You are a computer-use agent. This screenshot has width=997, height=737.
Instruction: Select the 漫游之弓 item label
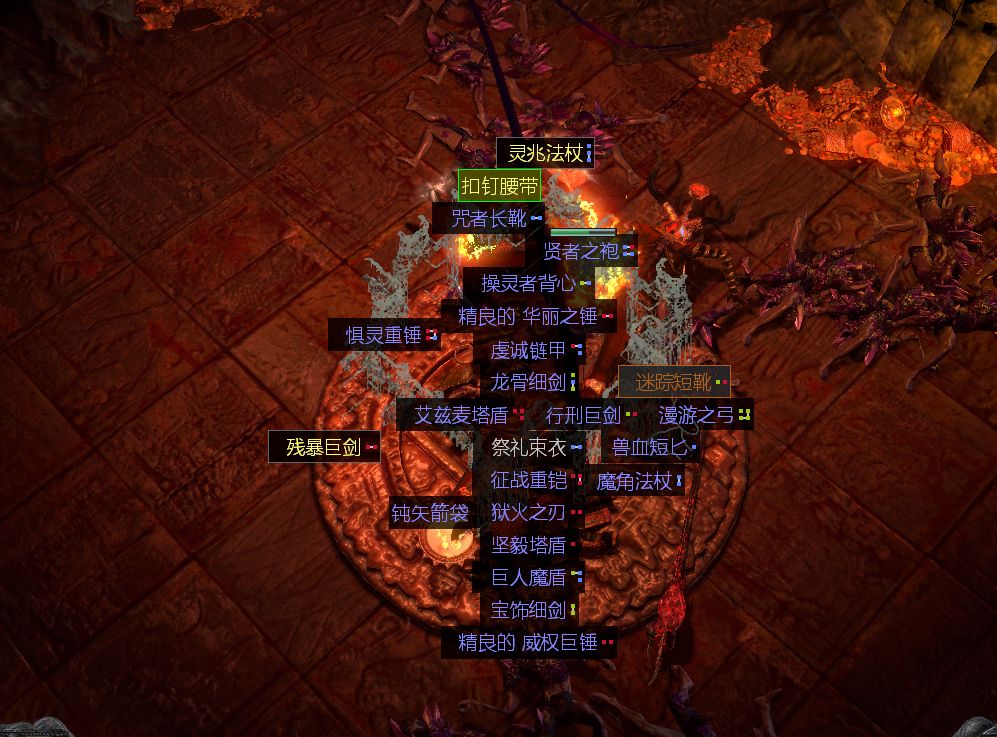point(696,414)
